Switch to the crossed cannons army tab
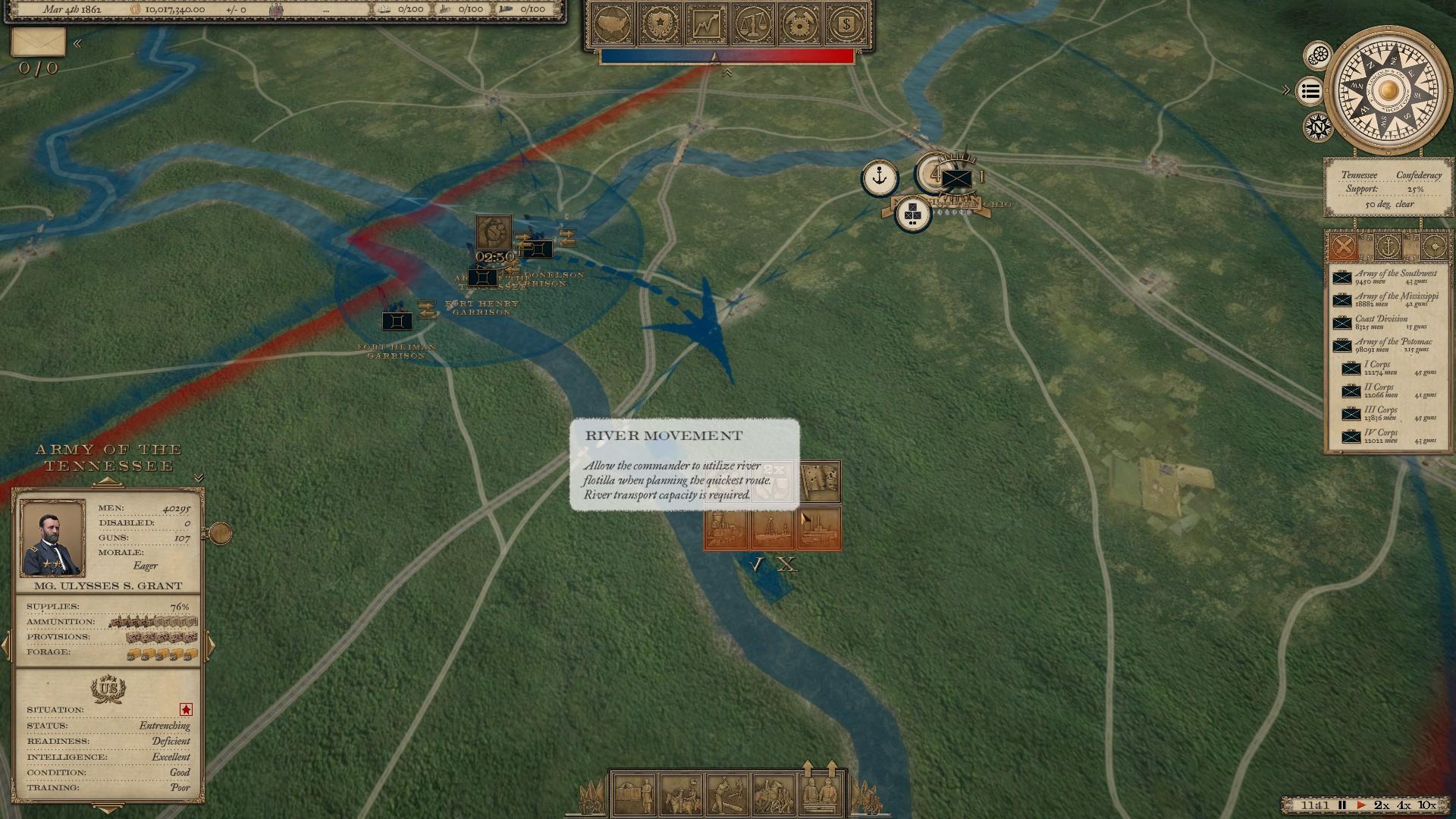This screenshot has width=1456, height=819. (1343, 246)
